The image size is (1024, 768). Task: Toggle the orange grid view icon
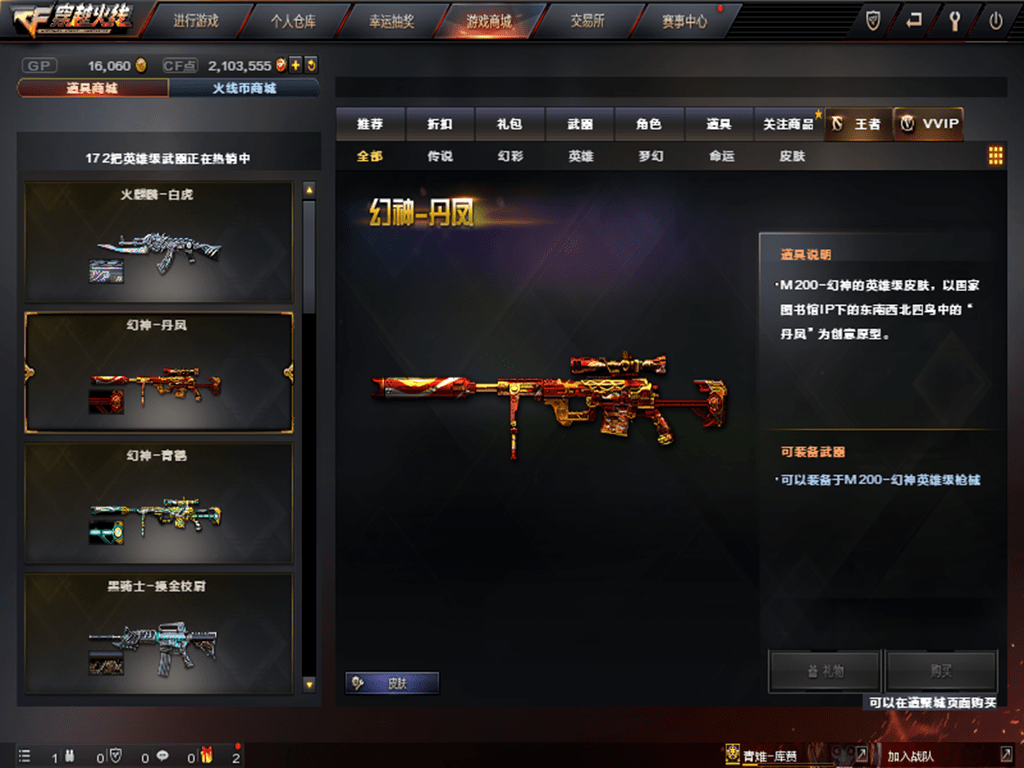[x=995, y=156]
